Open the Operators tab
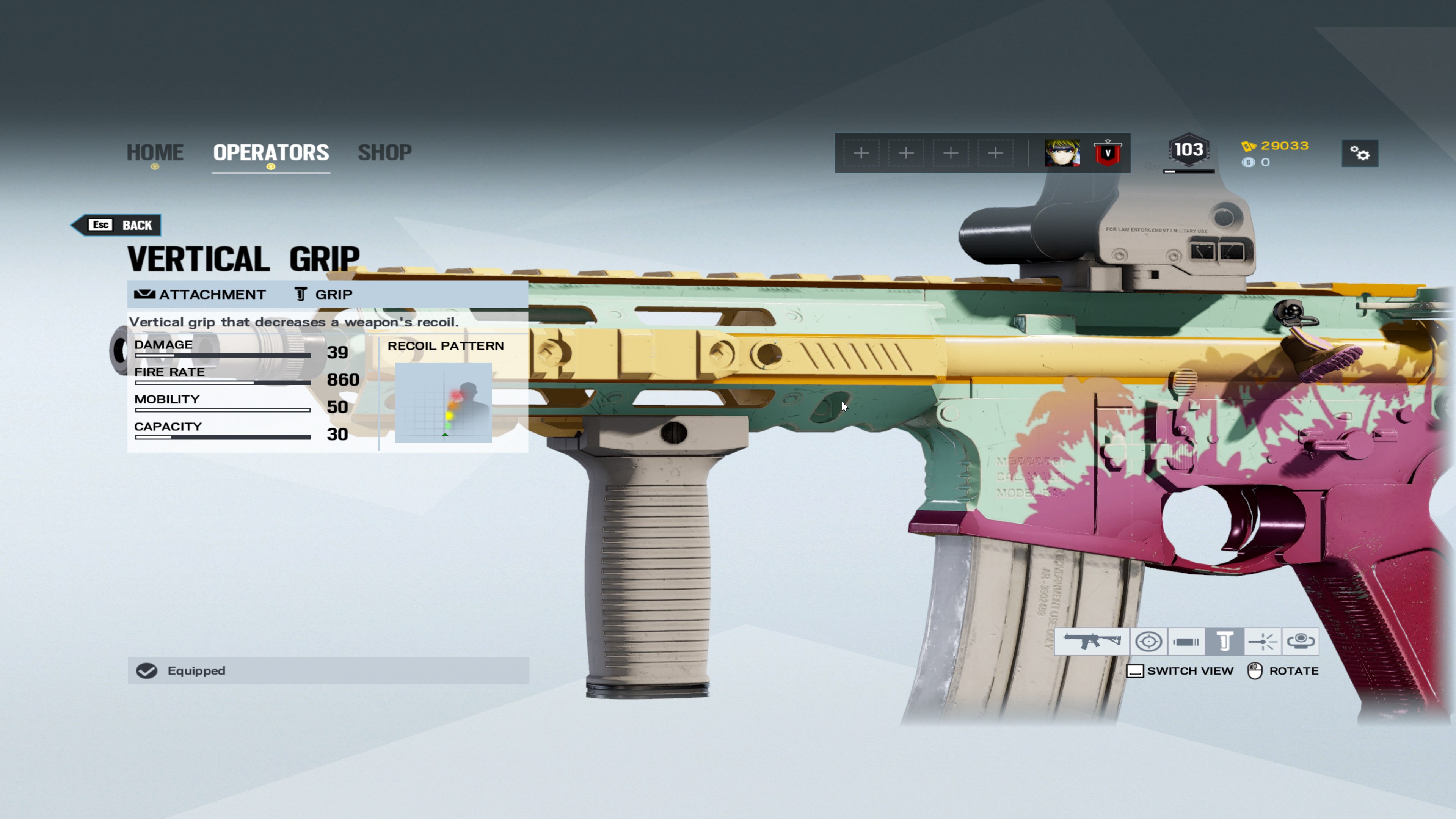This screenshot has height=819, width=1456. [x=271, y=152]
